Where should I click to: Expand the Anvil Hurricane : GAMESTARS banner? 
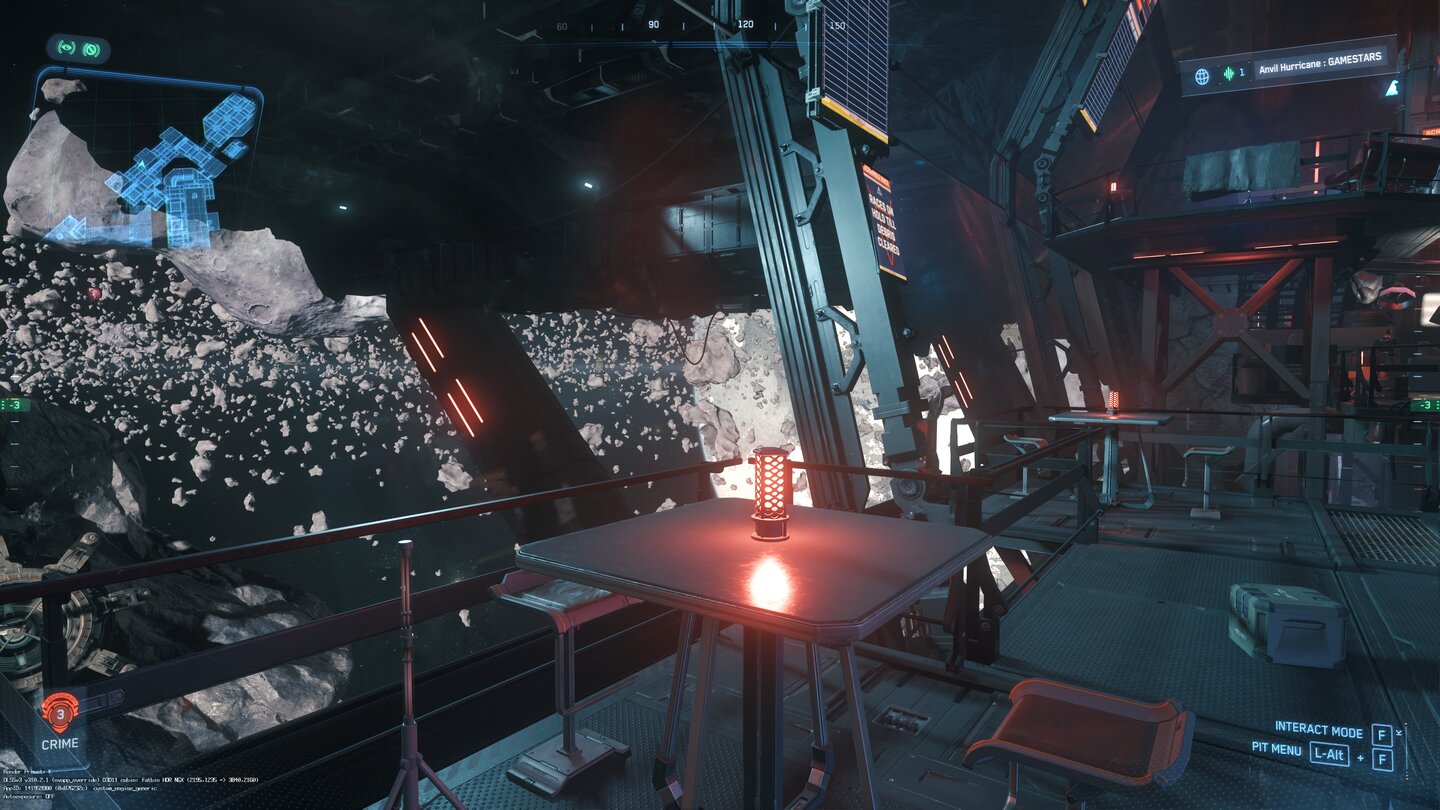1320,60
